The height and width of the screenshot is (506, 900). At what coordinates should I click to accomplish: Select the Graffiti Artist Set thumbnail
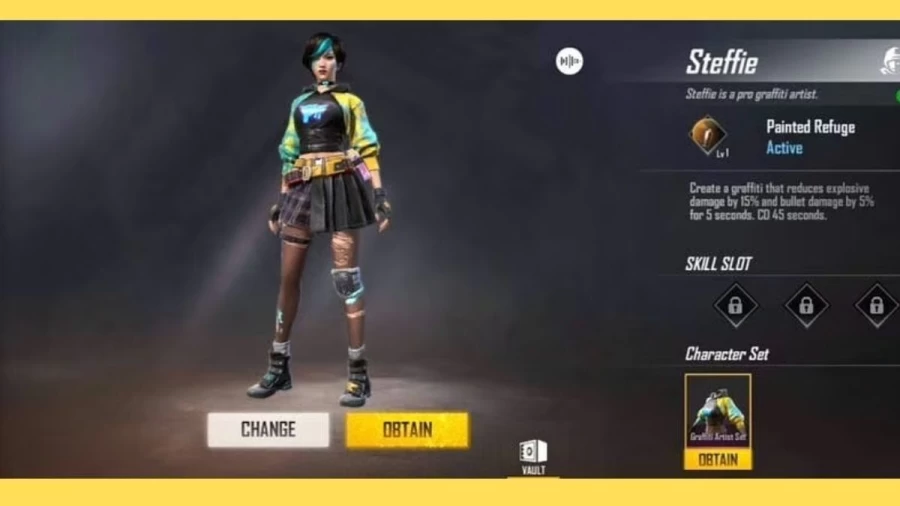pos(717,411)
